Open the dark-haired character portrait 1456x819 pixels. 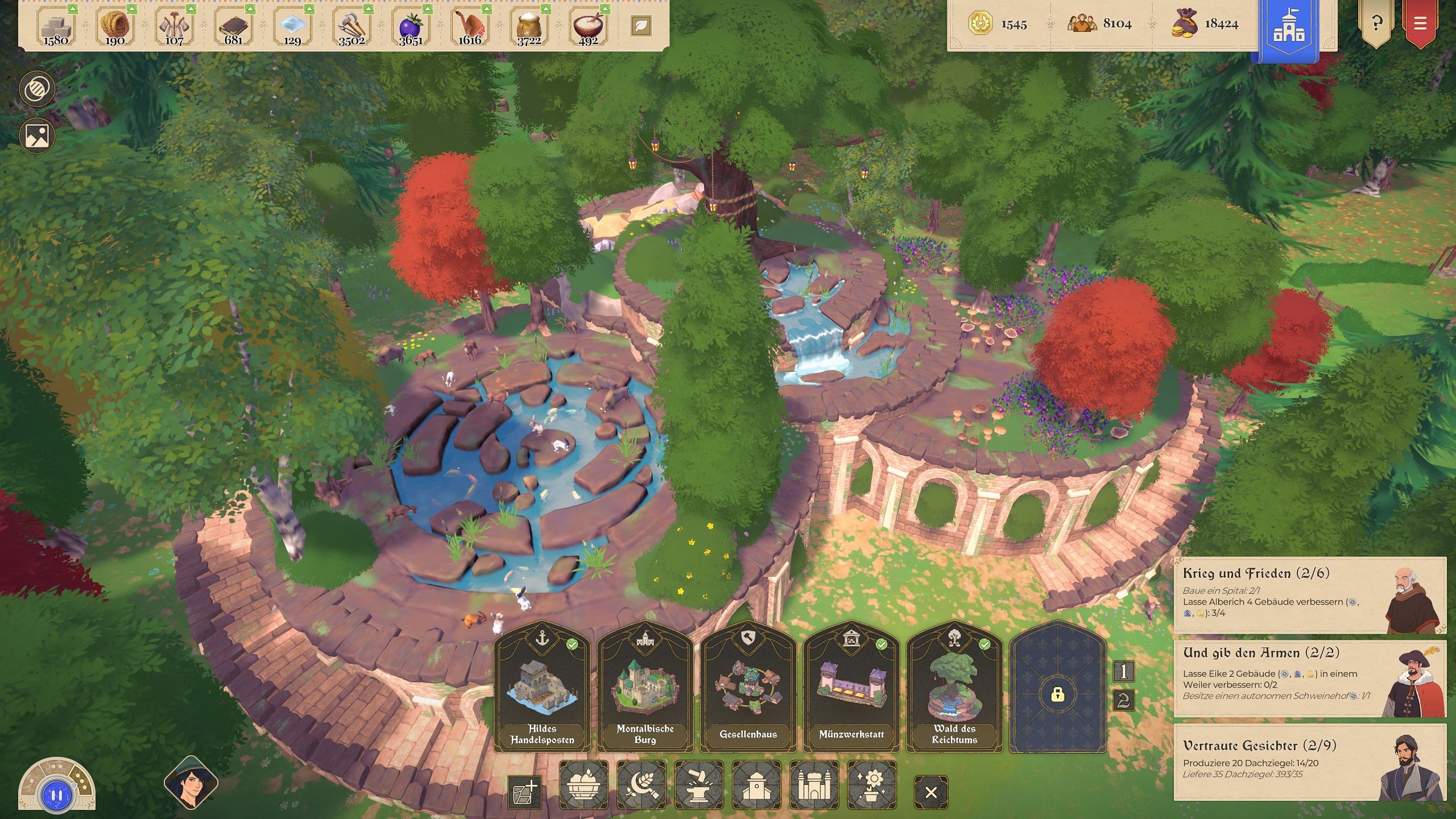pos(191,783)
